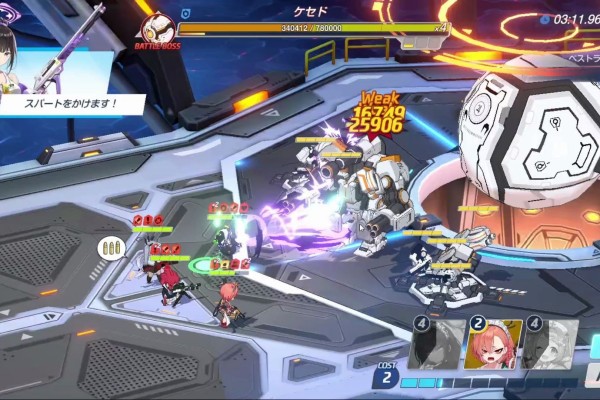Screen dimensions: 600x400
Task: Select the greyed-out dark-haired student skill card
Action: pyautogui.click(x=437, y=345)
